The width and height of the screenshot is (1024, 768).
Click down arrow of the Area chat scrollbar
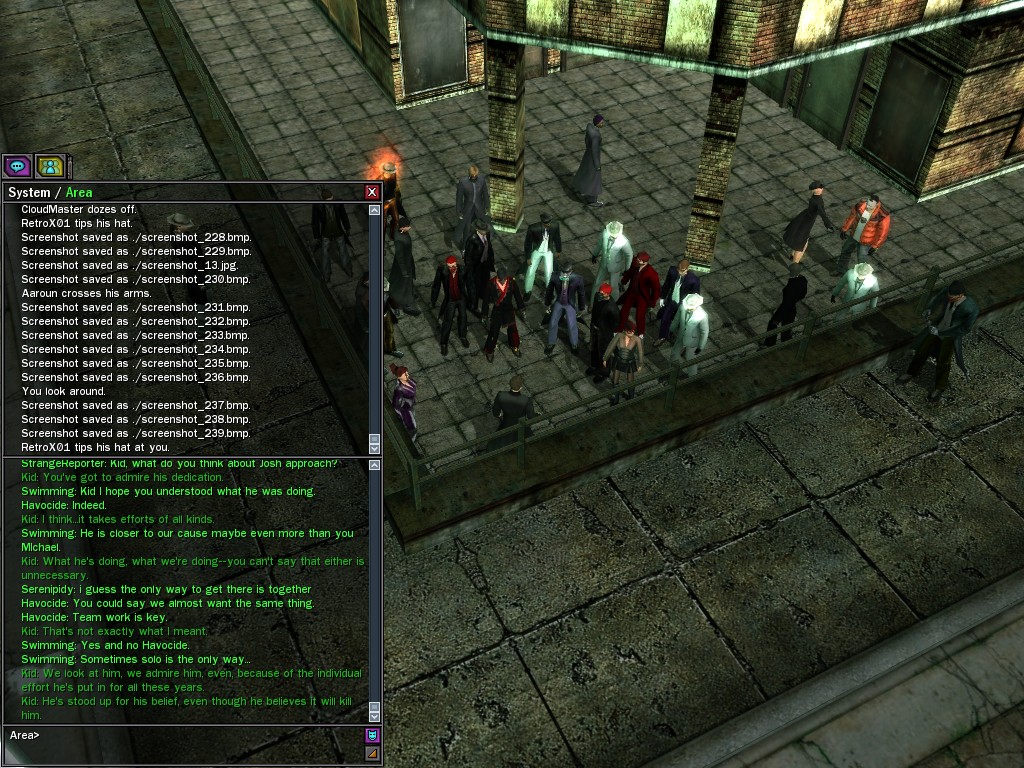coord(375,715)
